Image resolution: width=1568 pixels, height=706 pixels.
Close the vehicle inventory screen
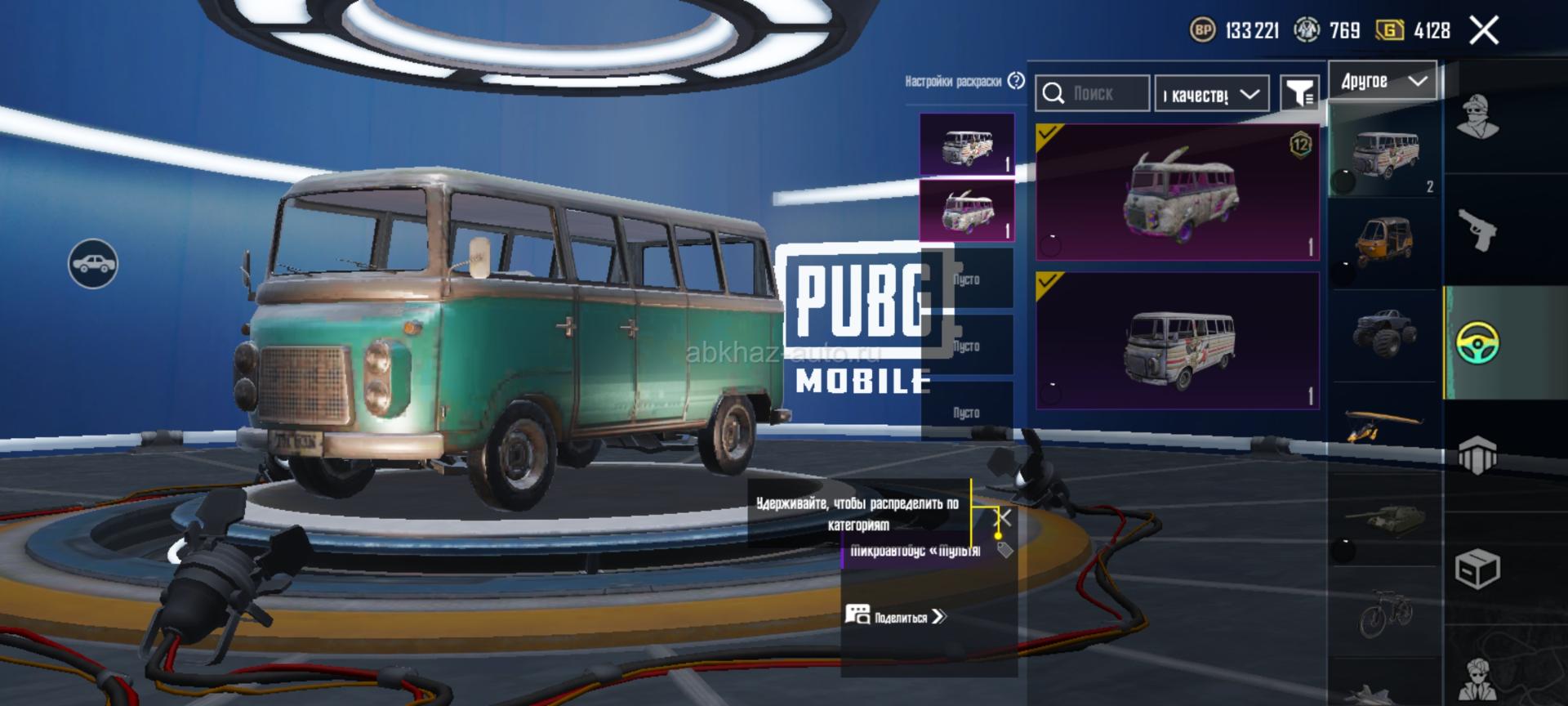click(1483, 31)
